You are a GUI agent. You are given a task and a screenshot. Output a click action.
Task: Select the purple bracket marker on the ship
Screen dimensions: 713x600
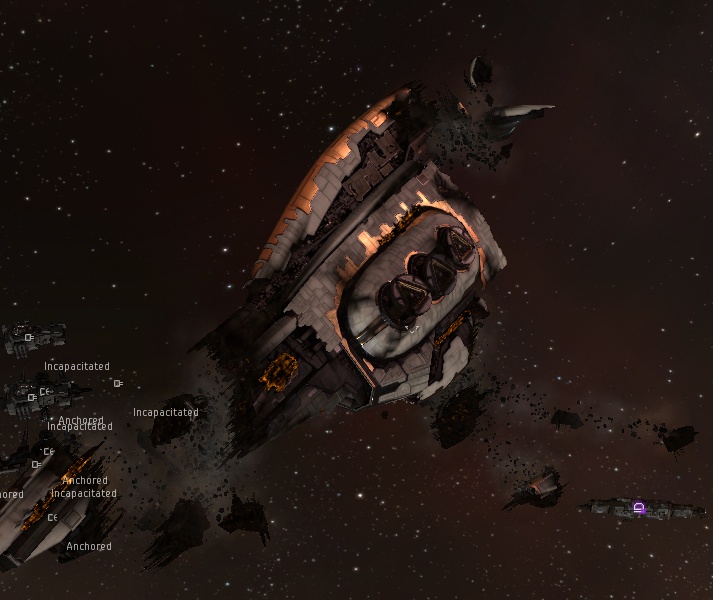tap(639, 508)
